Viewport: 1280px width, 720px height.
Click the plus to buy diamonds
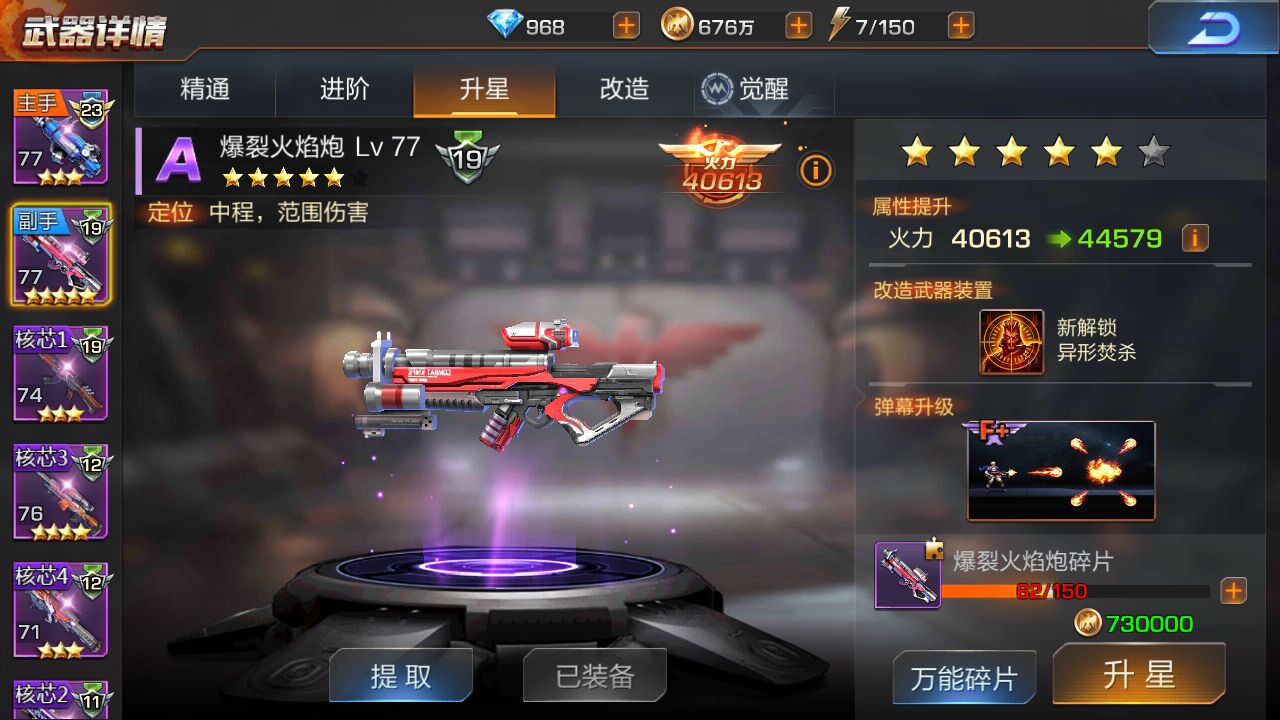tap(624, 25)
